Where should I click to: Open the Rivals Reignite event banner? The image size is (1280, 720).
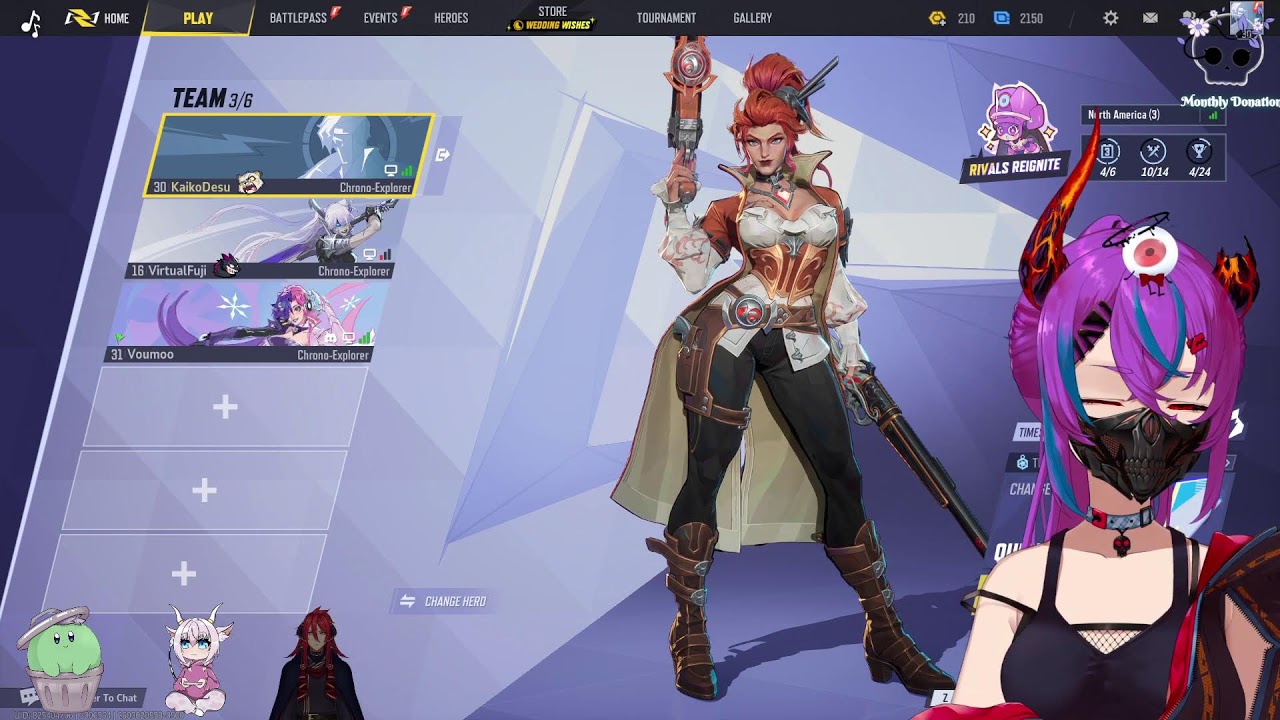(1014, 135)
